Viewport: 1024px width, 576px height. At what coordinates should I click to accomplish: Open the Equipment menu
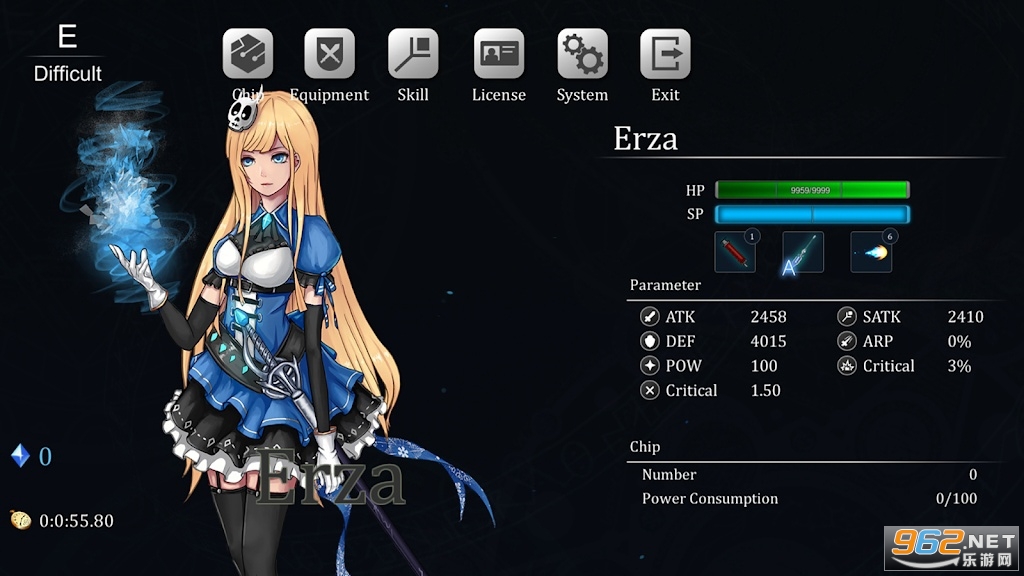329,54
